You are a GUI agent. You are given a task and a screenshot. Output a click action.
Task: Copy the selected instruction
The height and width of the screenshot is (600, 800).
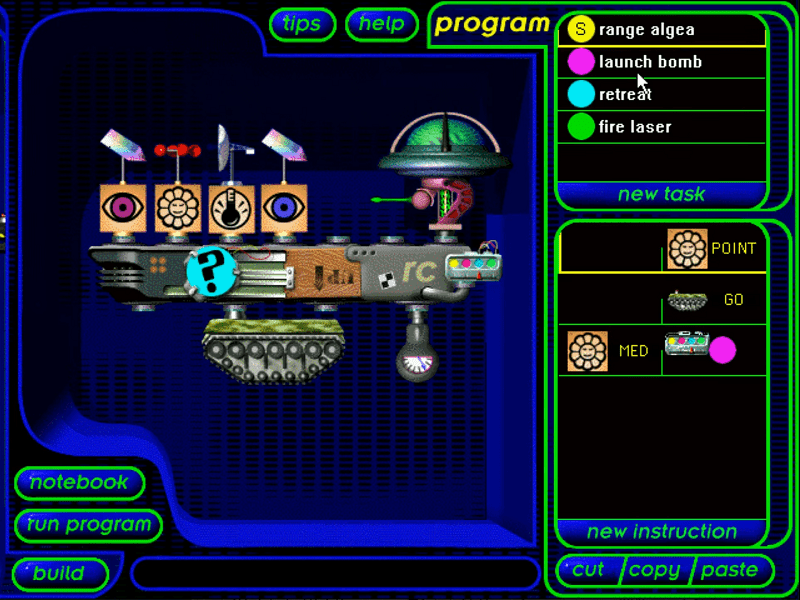(655, 570)
